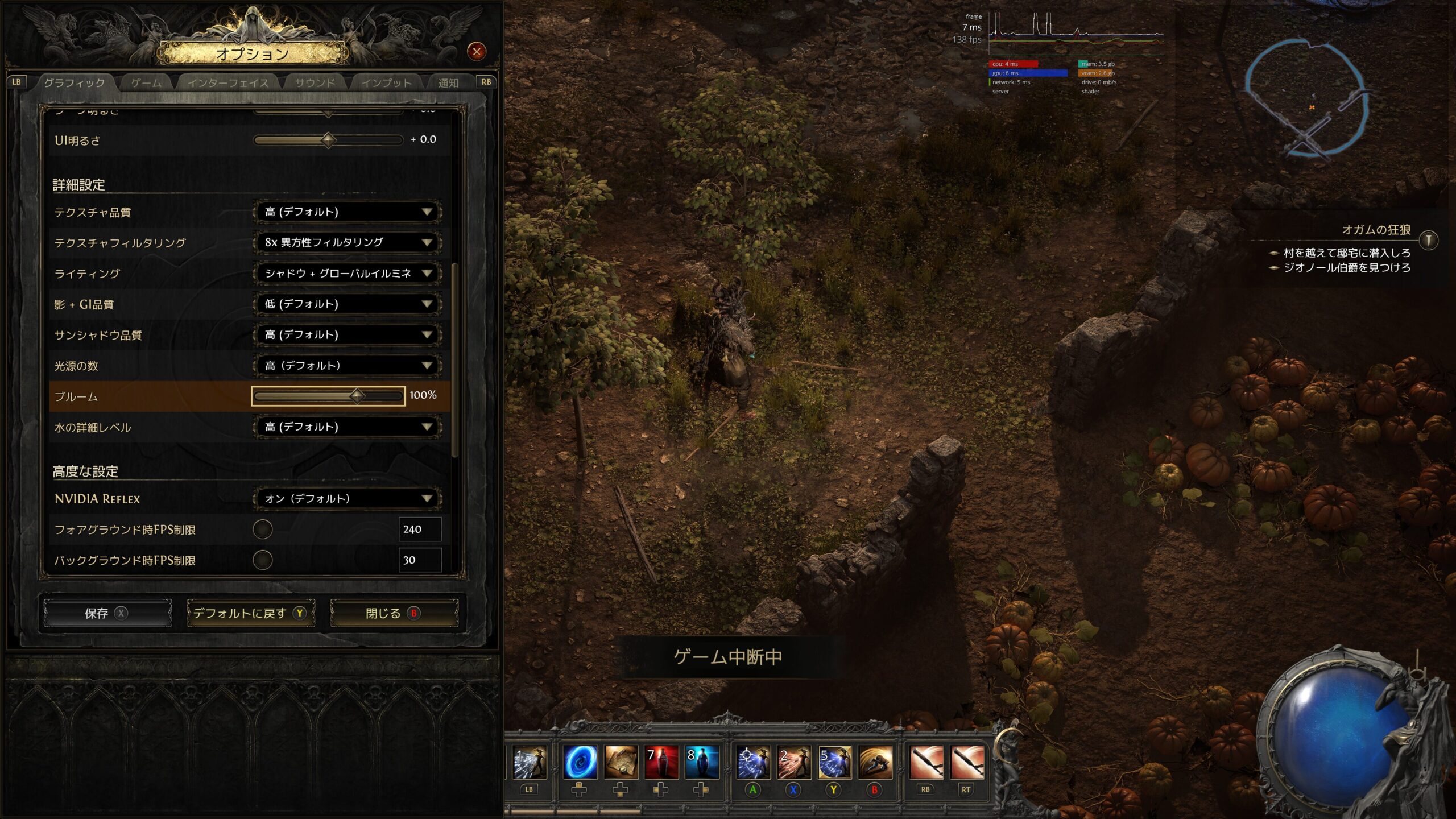Open the サンシャドウ品質 dropdown
This screenshot has width=1456, height=819.
click(x=348, y=335)
